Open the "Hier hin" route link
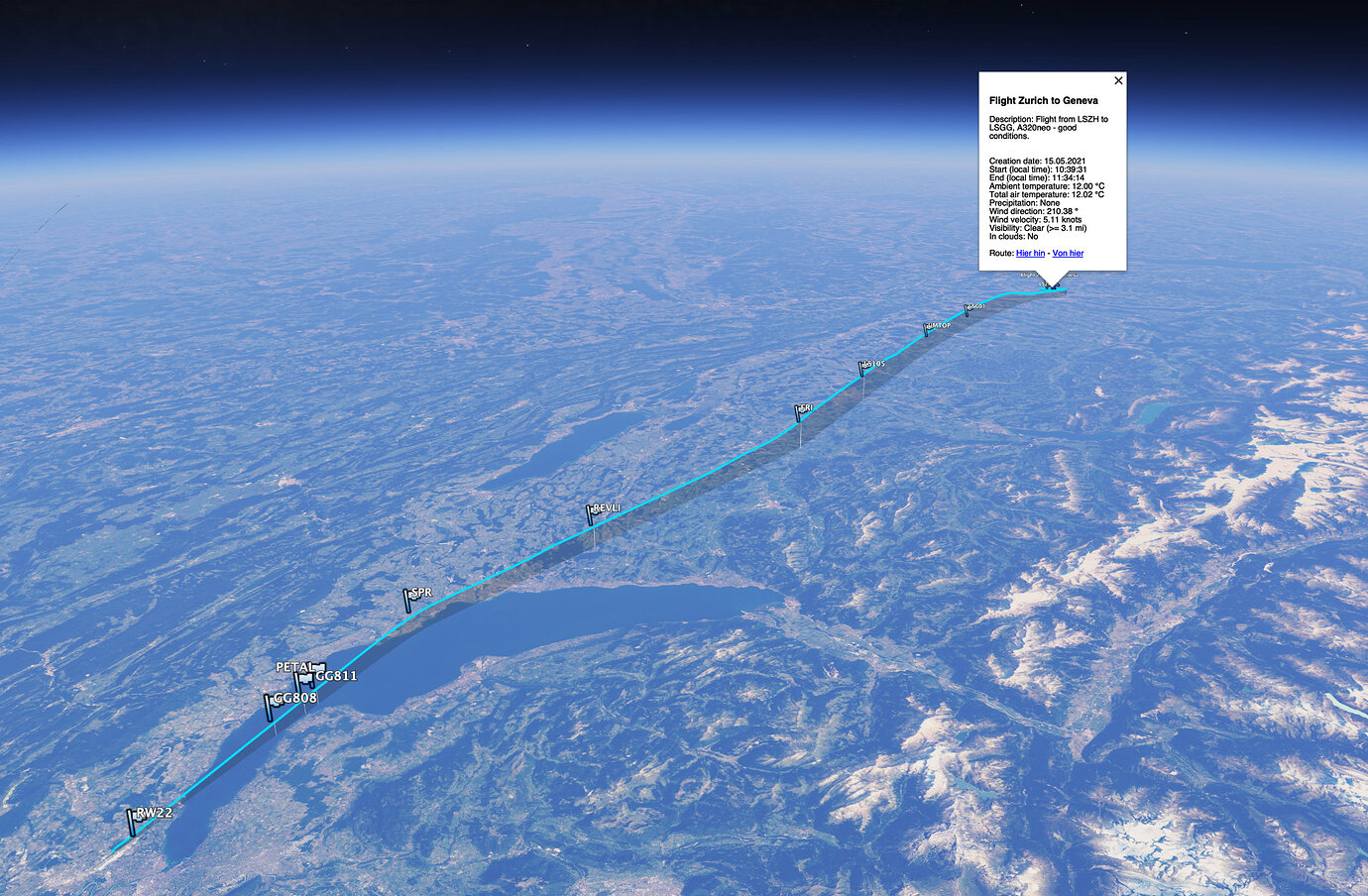The image size is (1368, 896). 1031,253
